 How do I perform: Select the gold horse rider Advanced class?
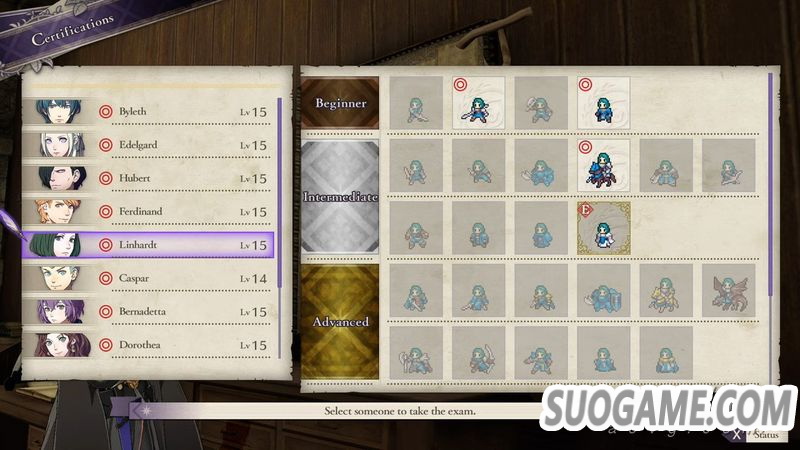(x=666, y=290)
